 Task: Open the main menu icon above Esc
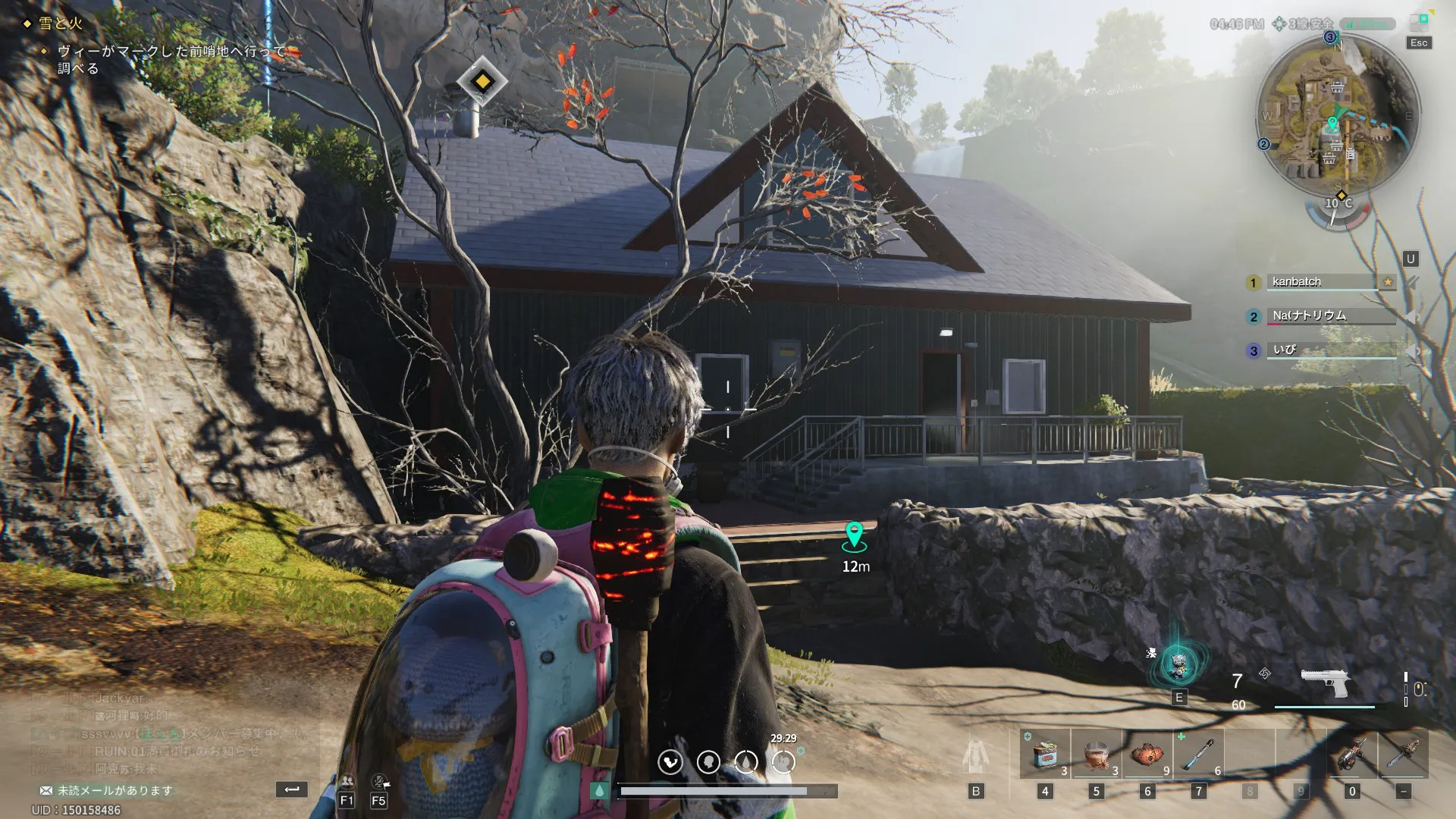[1419, 21]
